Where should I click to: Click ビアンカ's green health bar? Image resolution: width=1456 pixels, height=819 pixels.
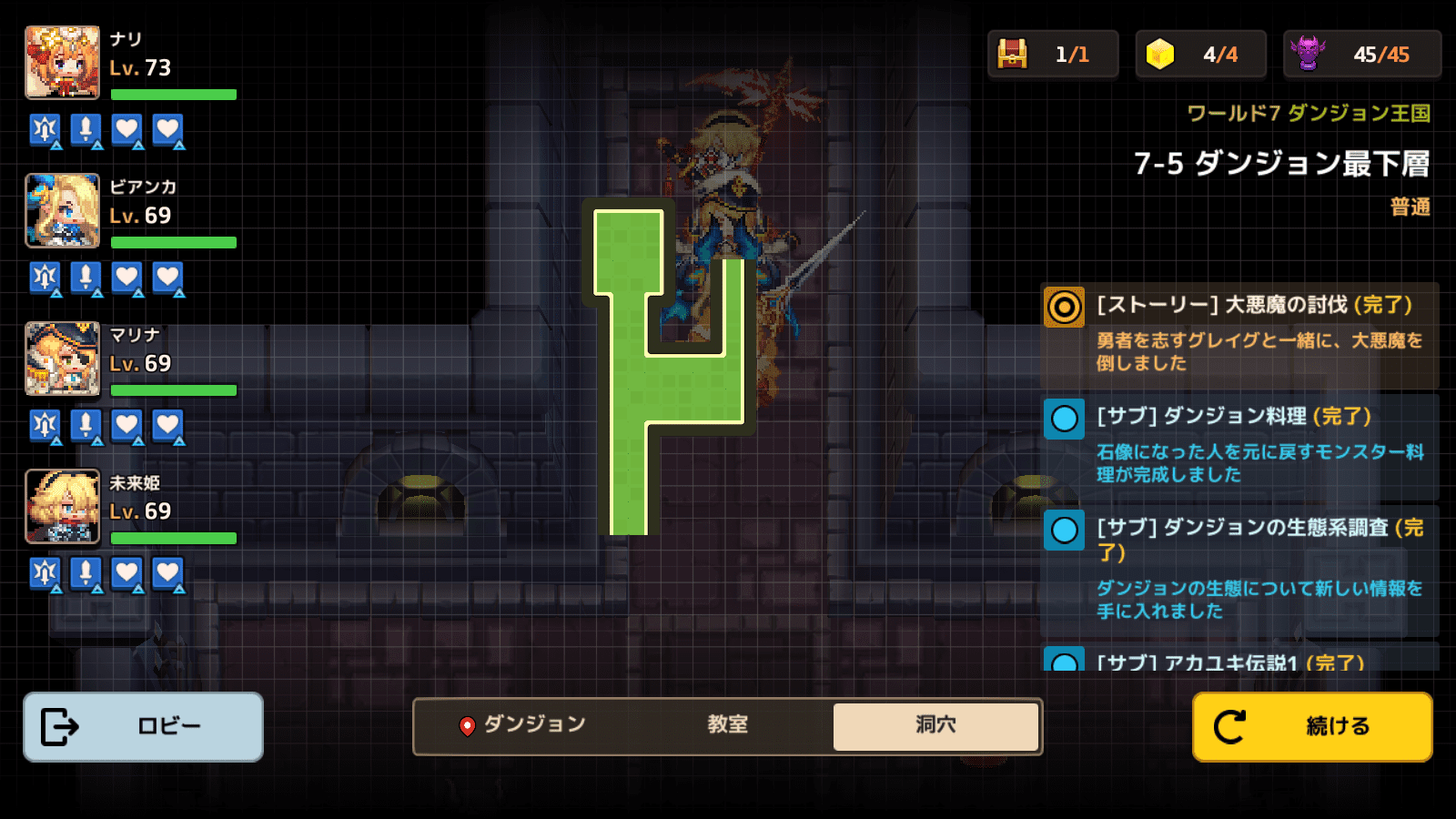[x=173, y=242]
